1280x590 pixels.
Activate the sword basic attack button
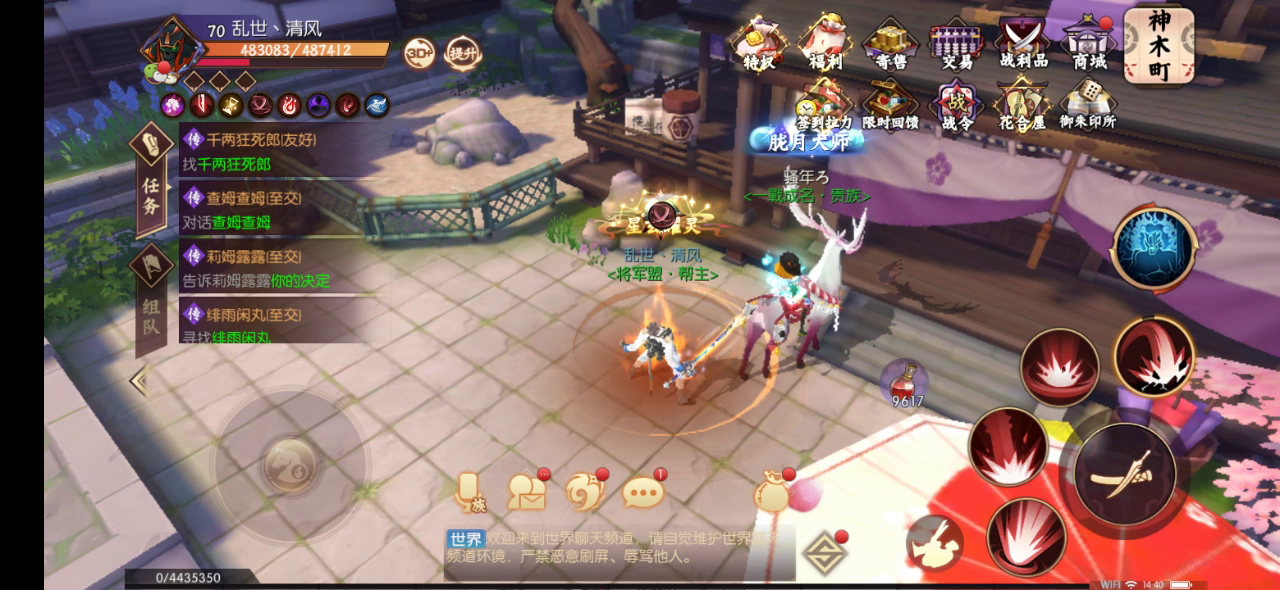(1132, 474)
